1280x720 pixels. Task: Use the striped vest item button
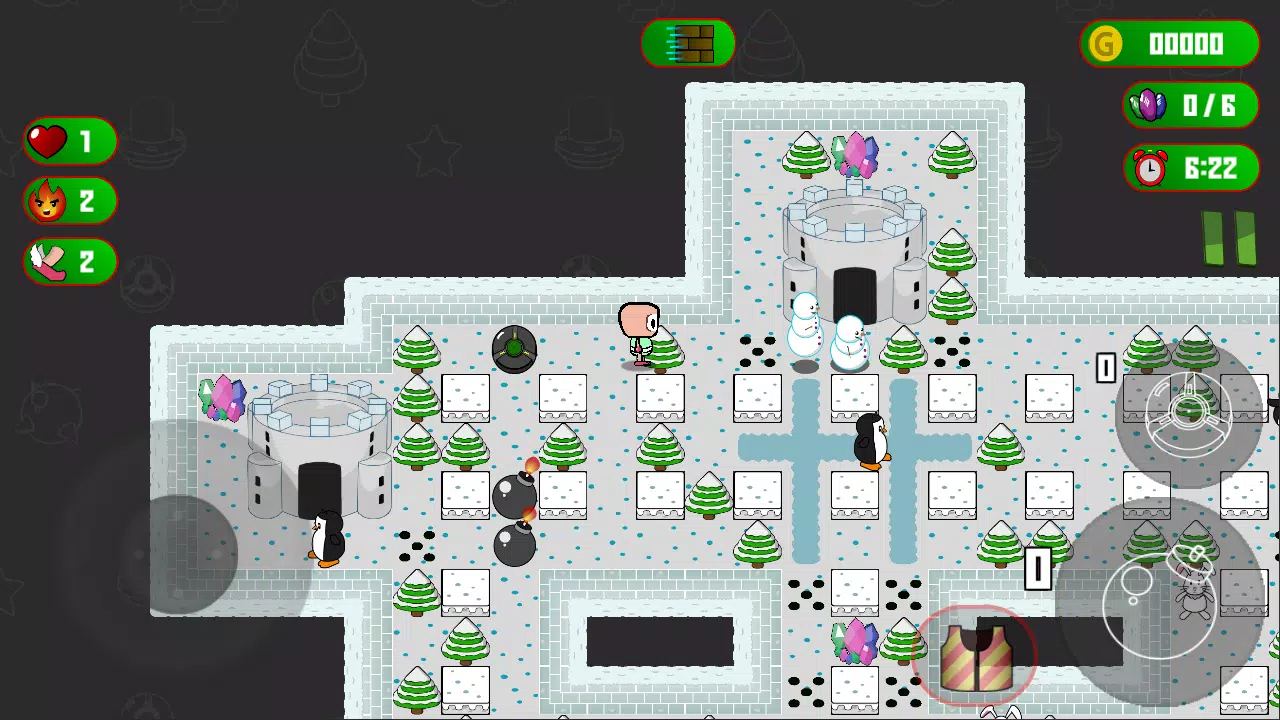[975, 657]
